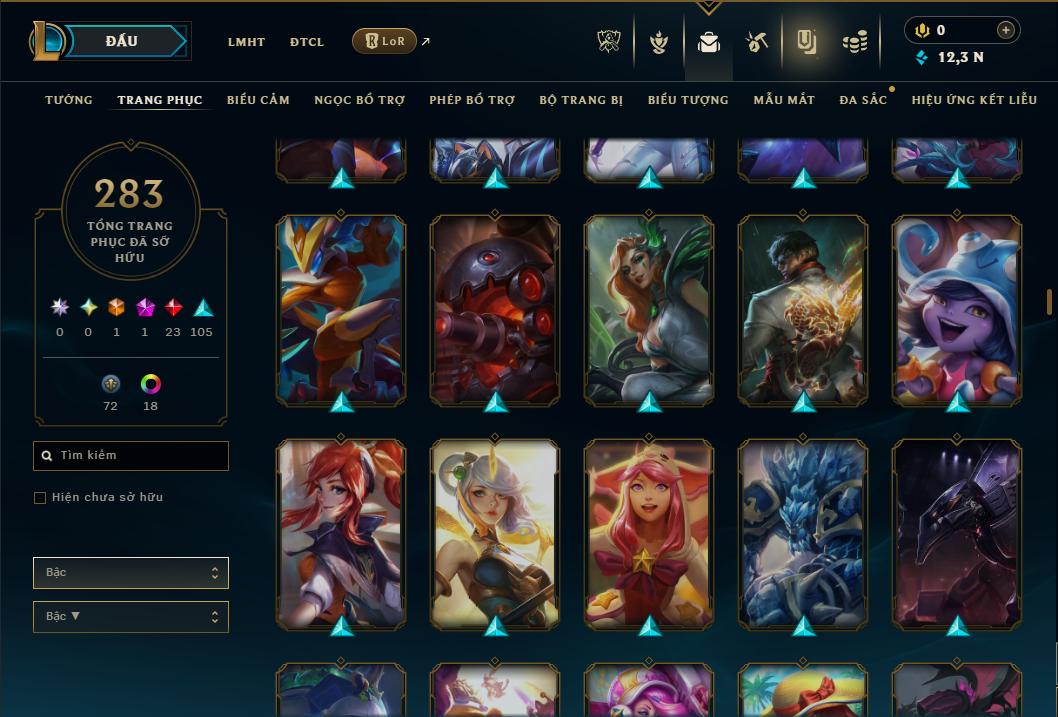Switch to the ĐTCL game section
Screen dimensions: 1058x717
pos(307,42)
